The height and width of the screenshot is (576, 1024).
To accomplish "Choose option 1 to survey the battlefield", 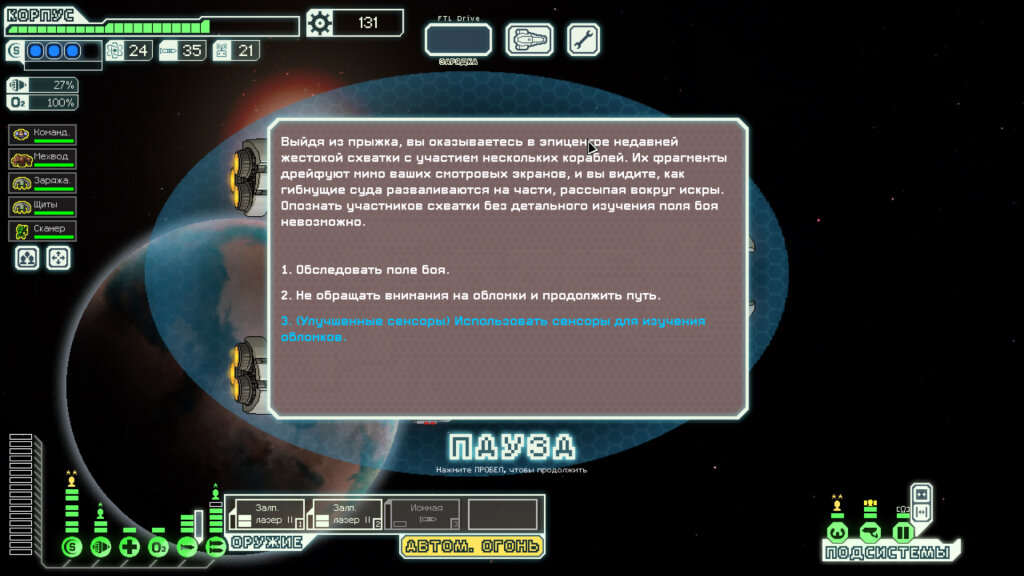I will tap(365, 270).
